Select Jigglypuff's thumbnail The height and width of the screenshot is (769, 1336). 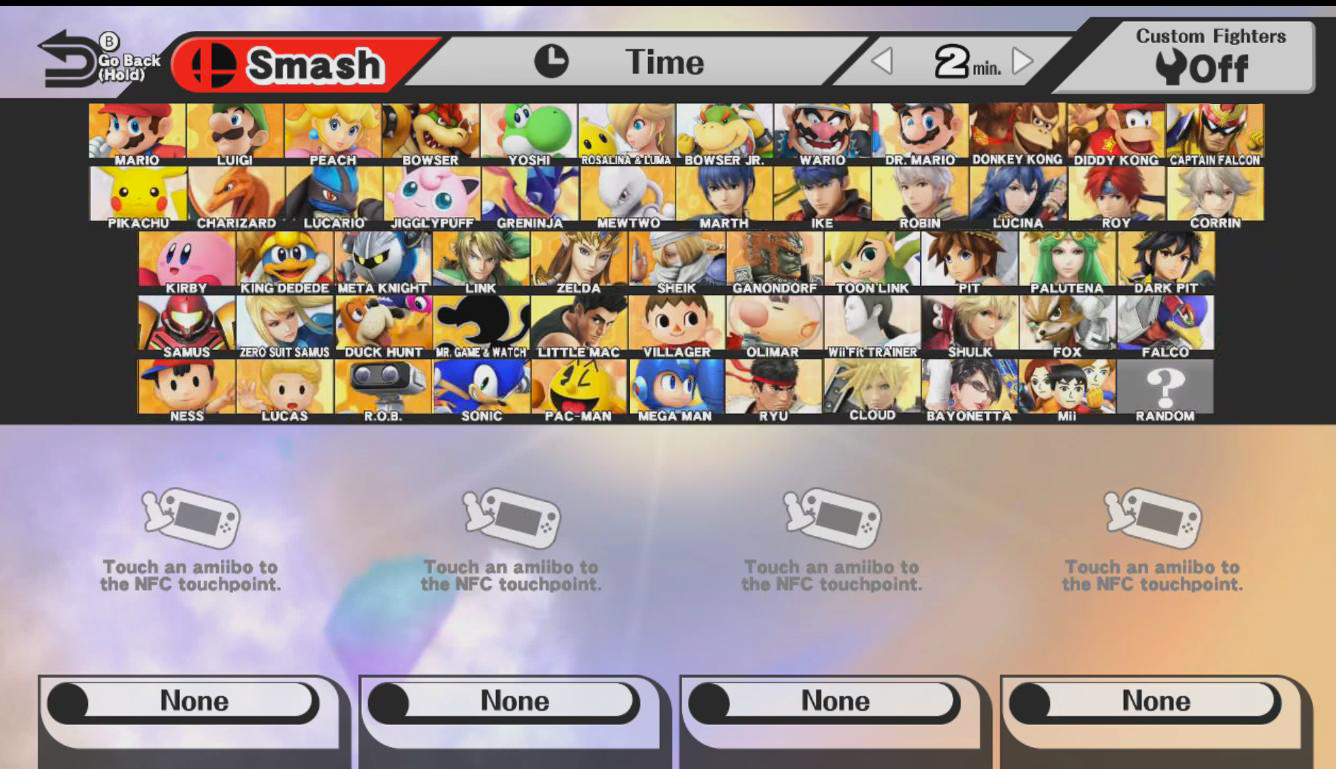431,193
